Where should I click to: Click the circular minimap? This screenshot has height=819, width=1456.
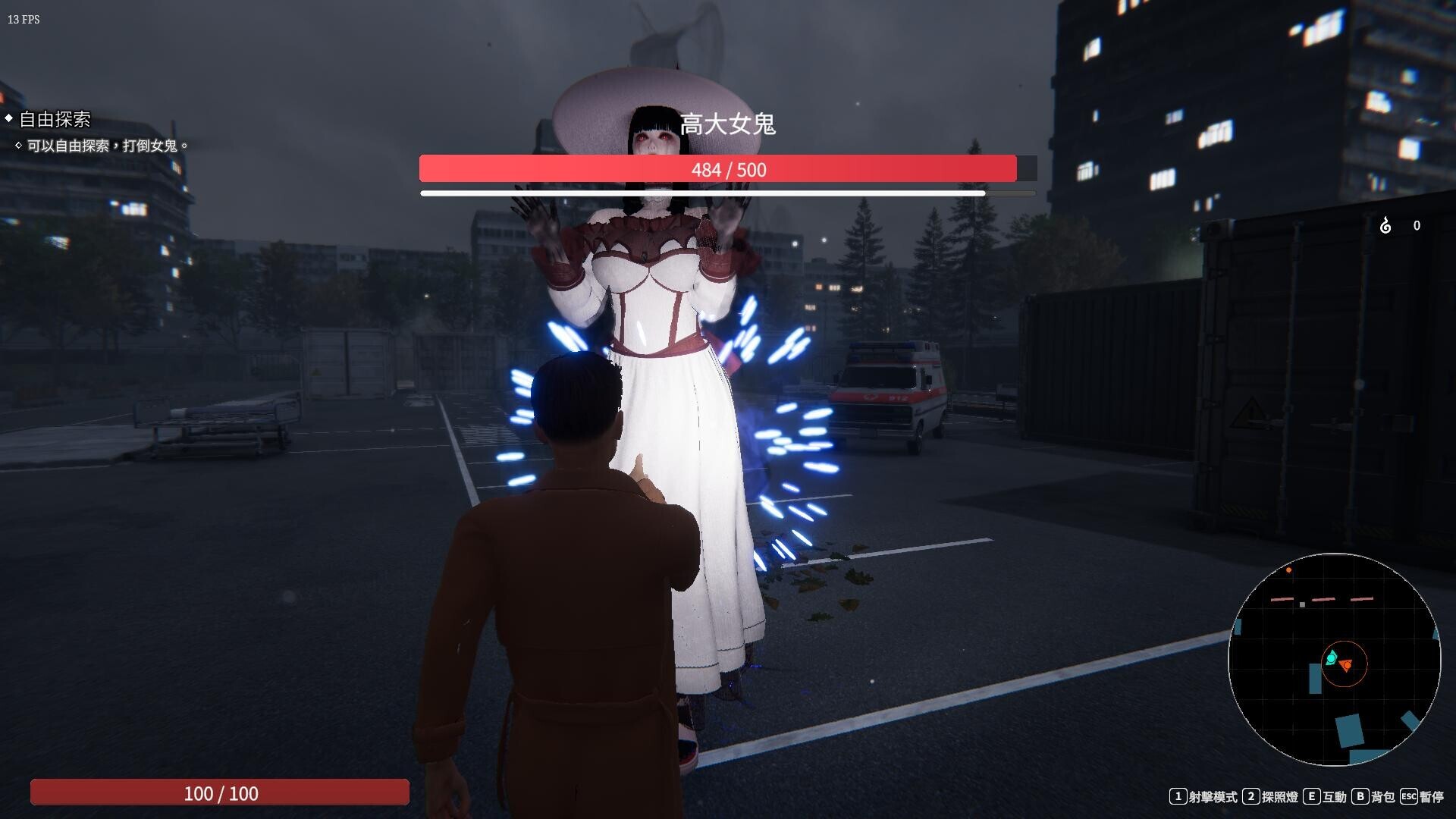1334,659
